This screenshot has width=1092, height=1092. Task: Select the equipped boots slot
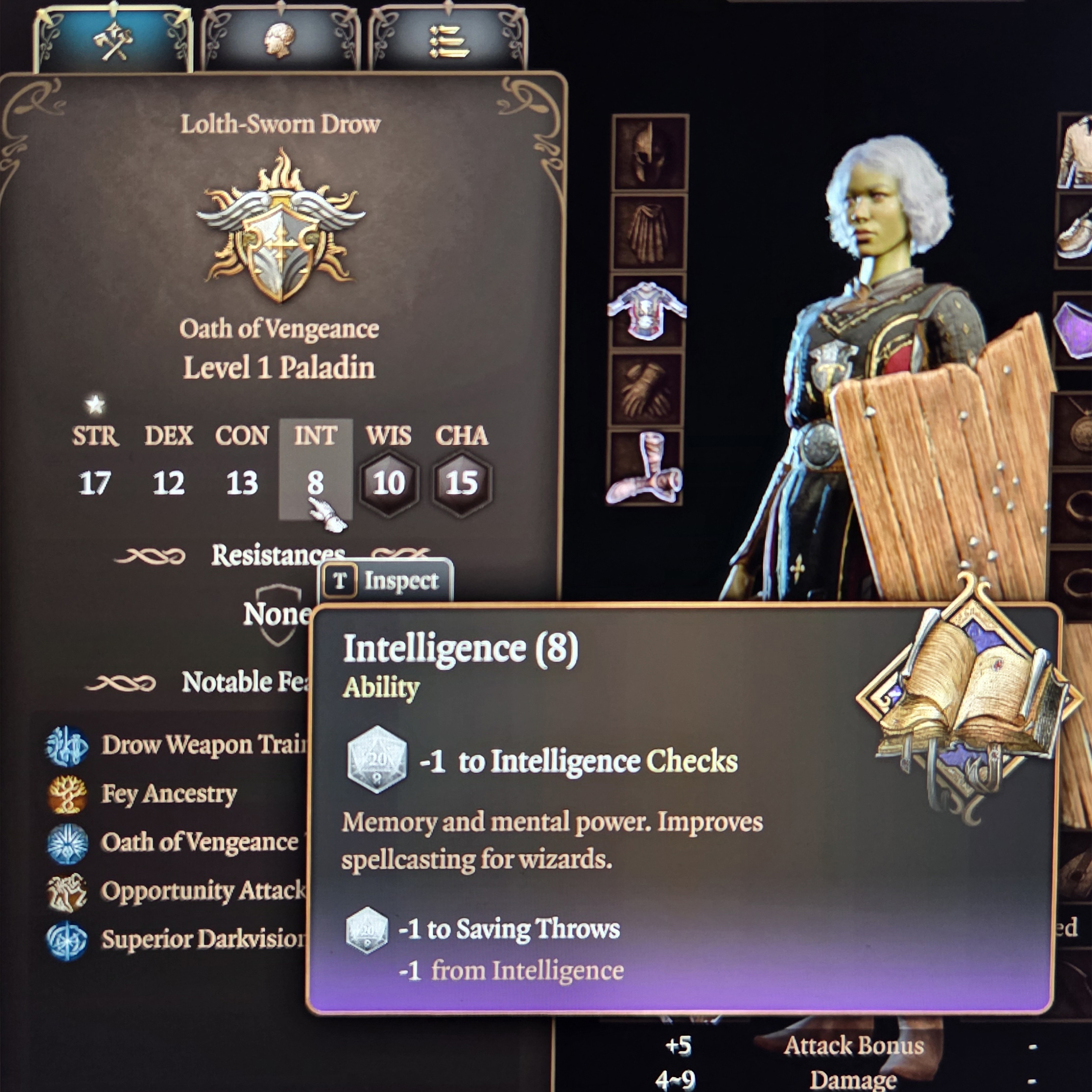point(644,468)
